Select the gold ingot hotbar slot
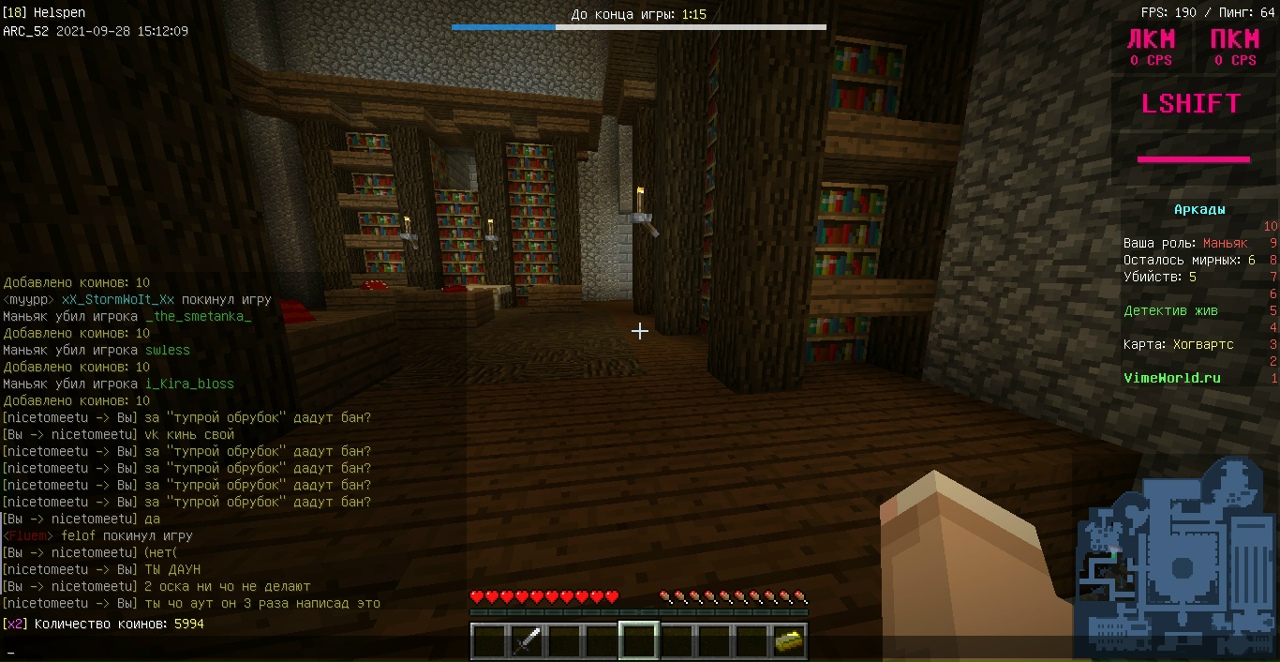Screen dimensions: 1280x662 (x=789, y=641)
